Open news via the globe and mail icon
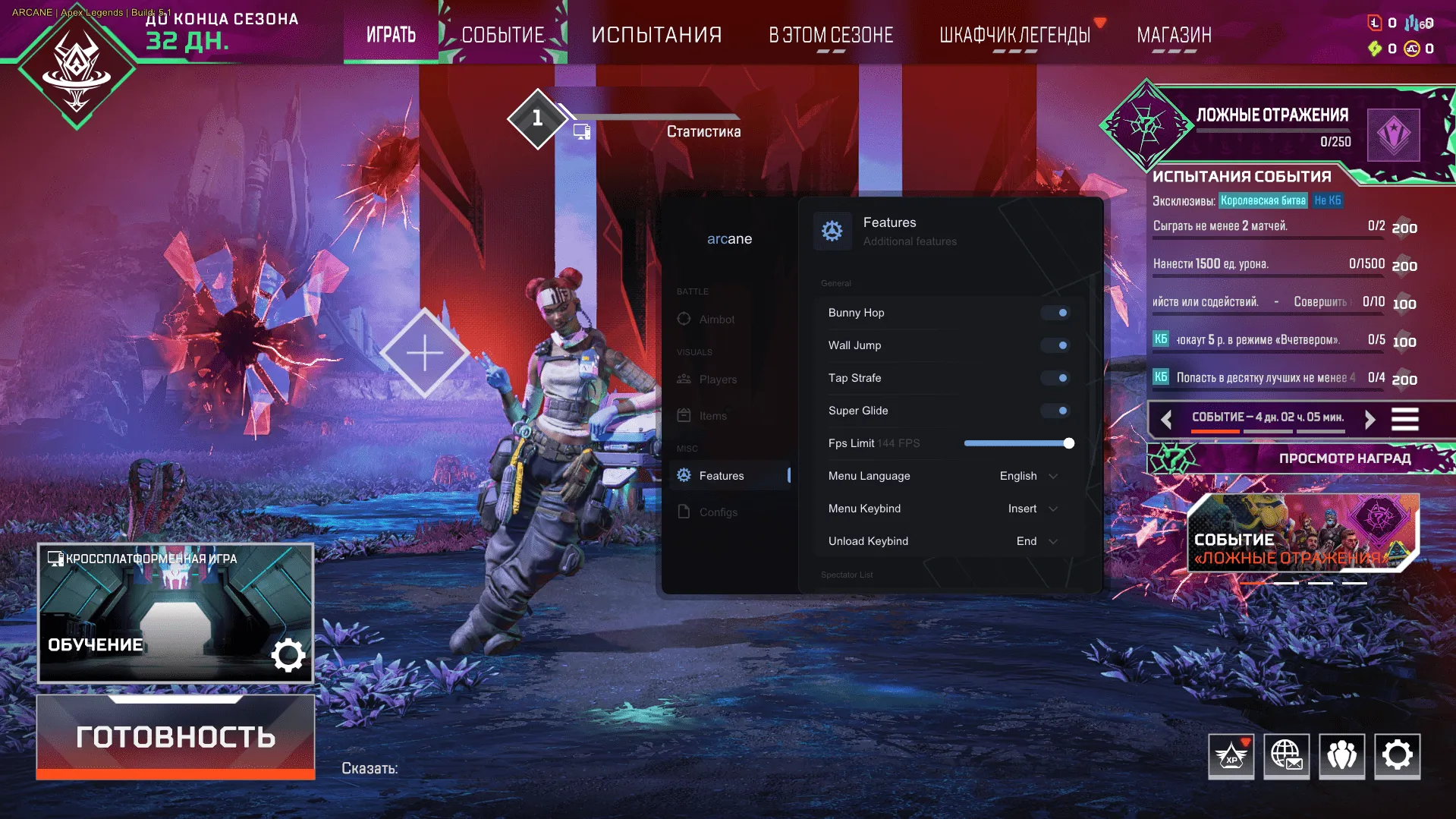Screen dimensions: 1456x819 point(1285,756)
